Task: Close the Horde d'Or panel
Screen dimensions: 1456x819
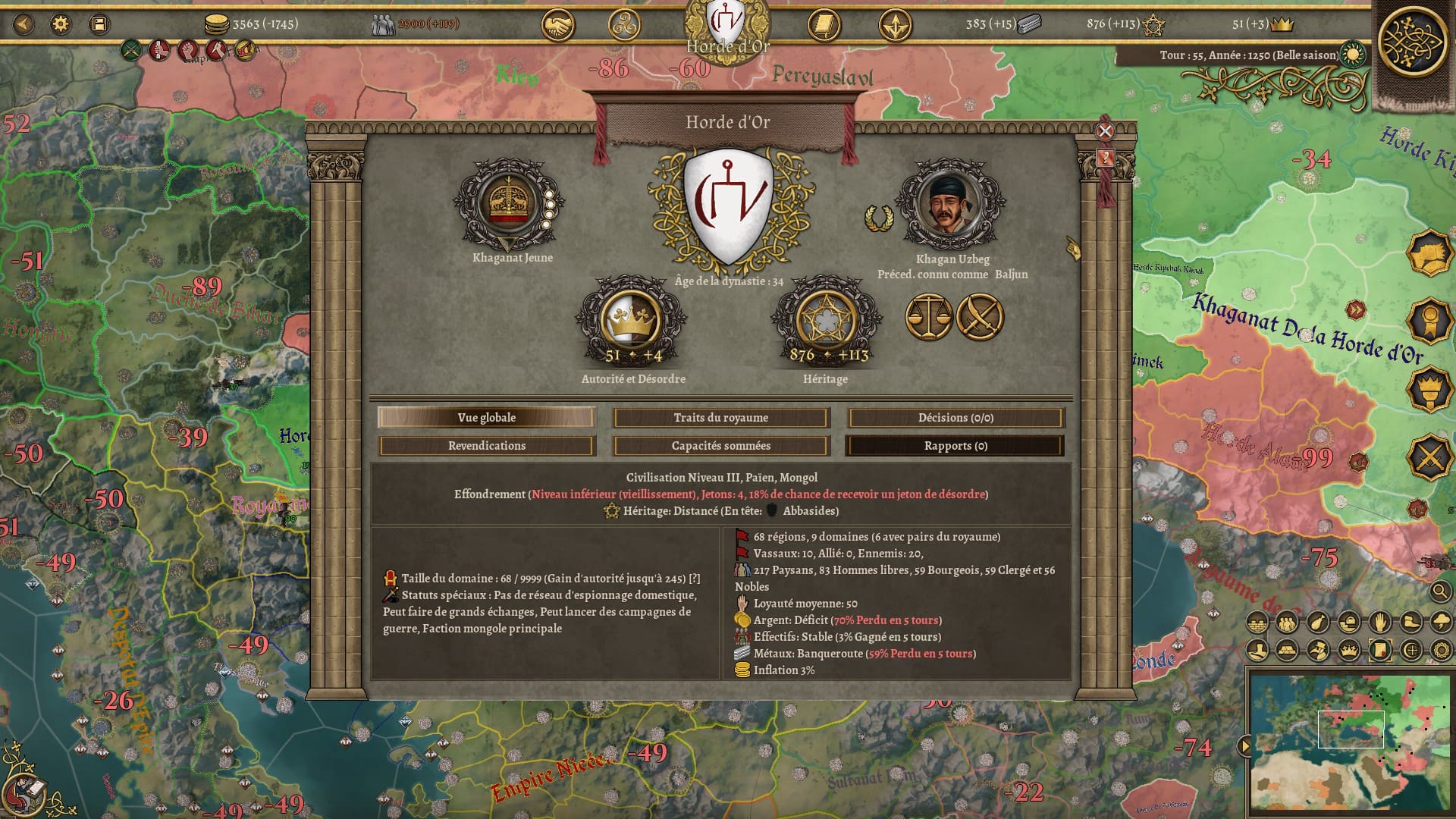Action: click(1105, 131)
